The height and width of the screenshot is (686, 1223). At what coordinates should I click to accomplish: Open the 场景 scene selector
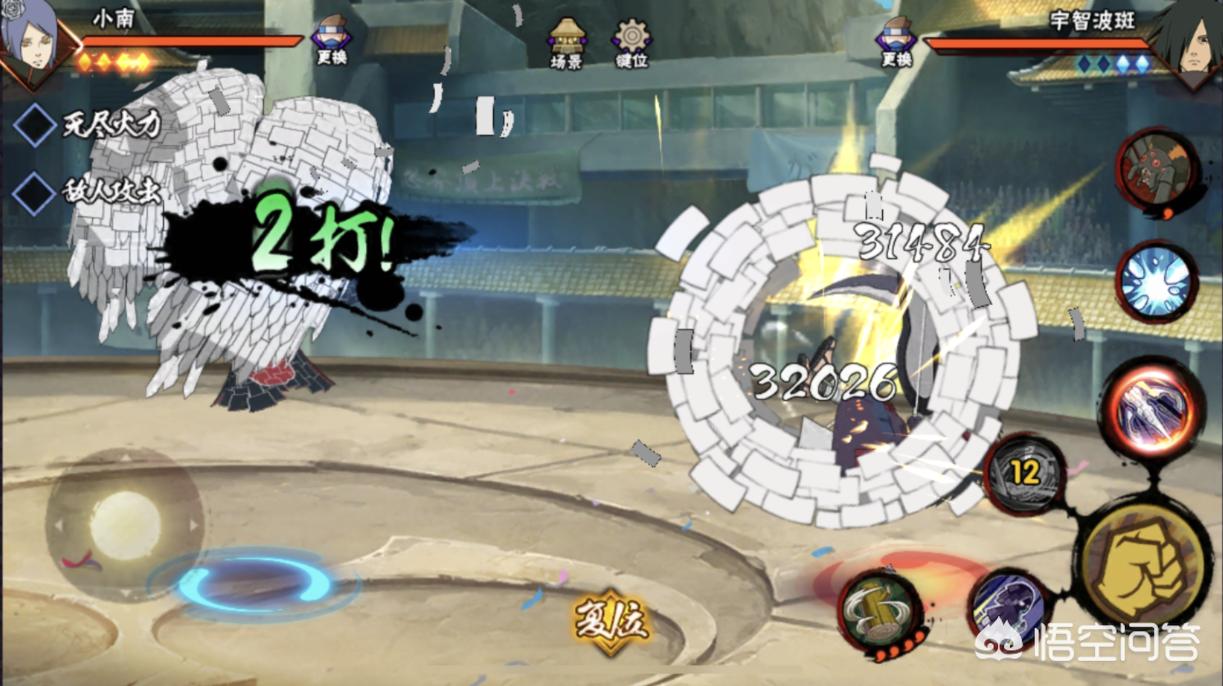567,44
